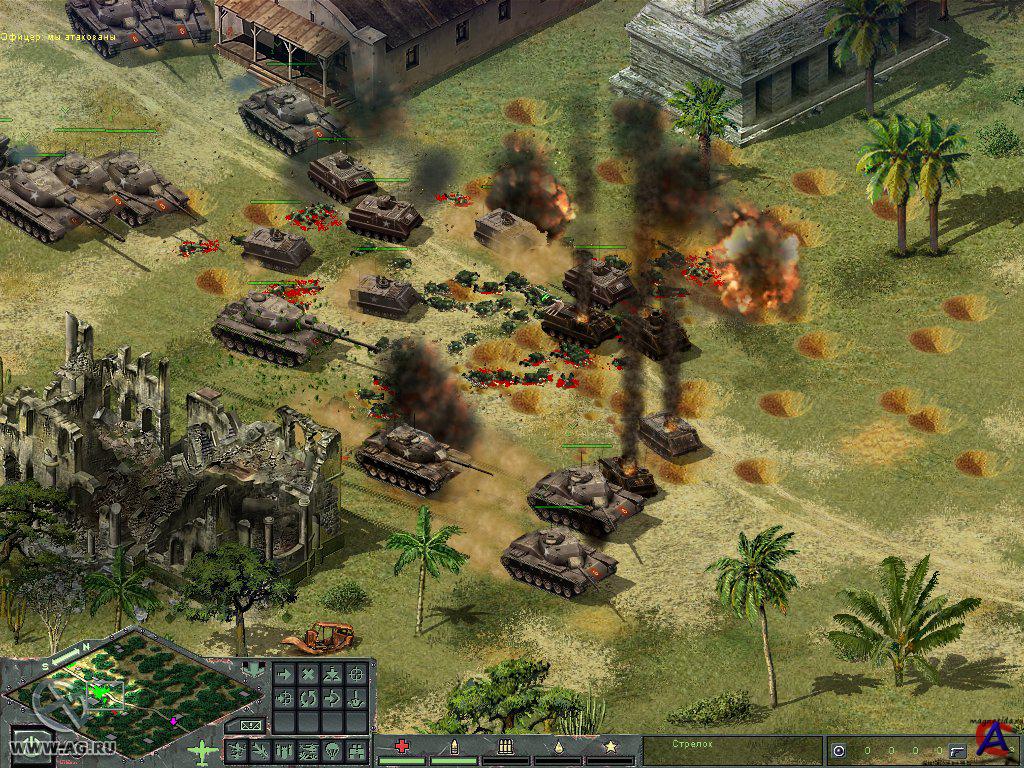Activate the down-arrow dig-in command
This screenshot has width=1024, height=768.
pyautogui.click(x=356, y=700)
